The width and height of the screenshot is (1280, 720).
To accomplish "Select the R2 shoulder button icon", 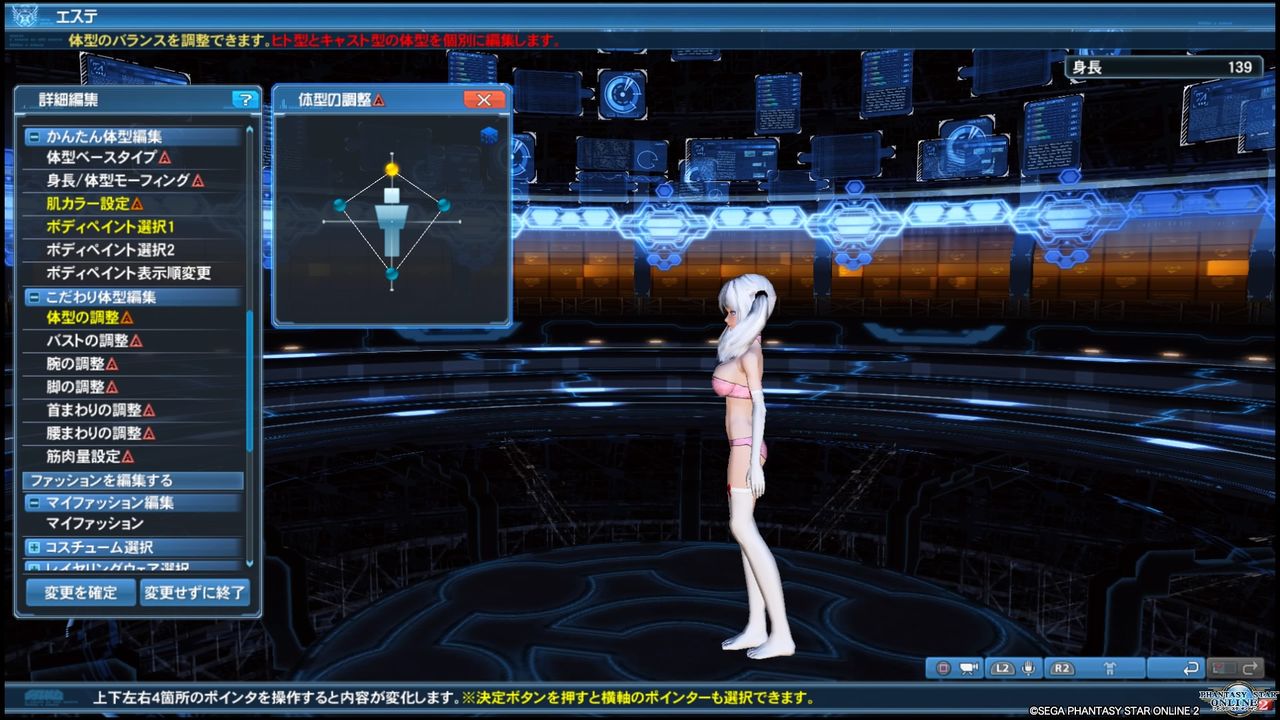I will [x=1062, y=667].
